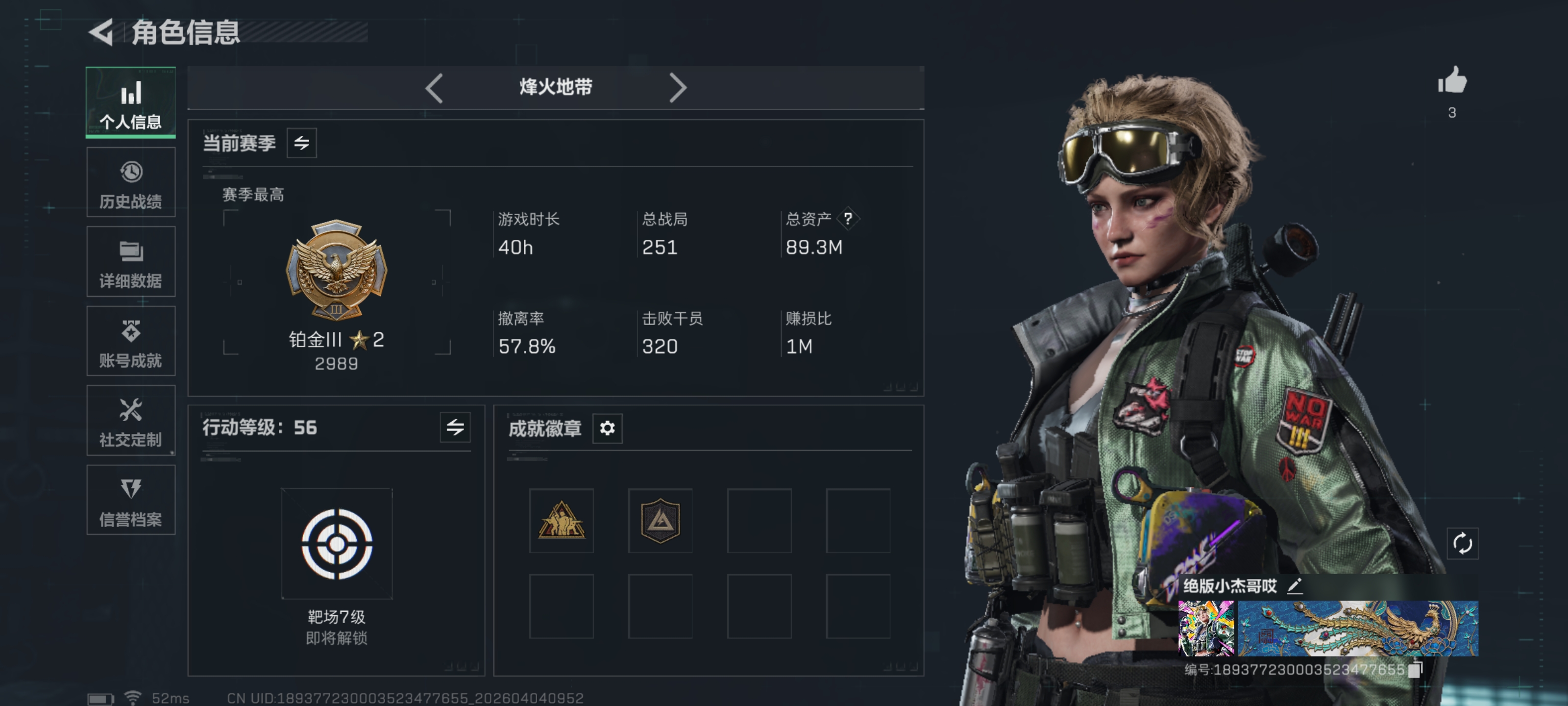Click the hexagon triangle achievement badge

point(660,521)
